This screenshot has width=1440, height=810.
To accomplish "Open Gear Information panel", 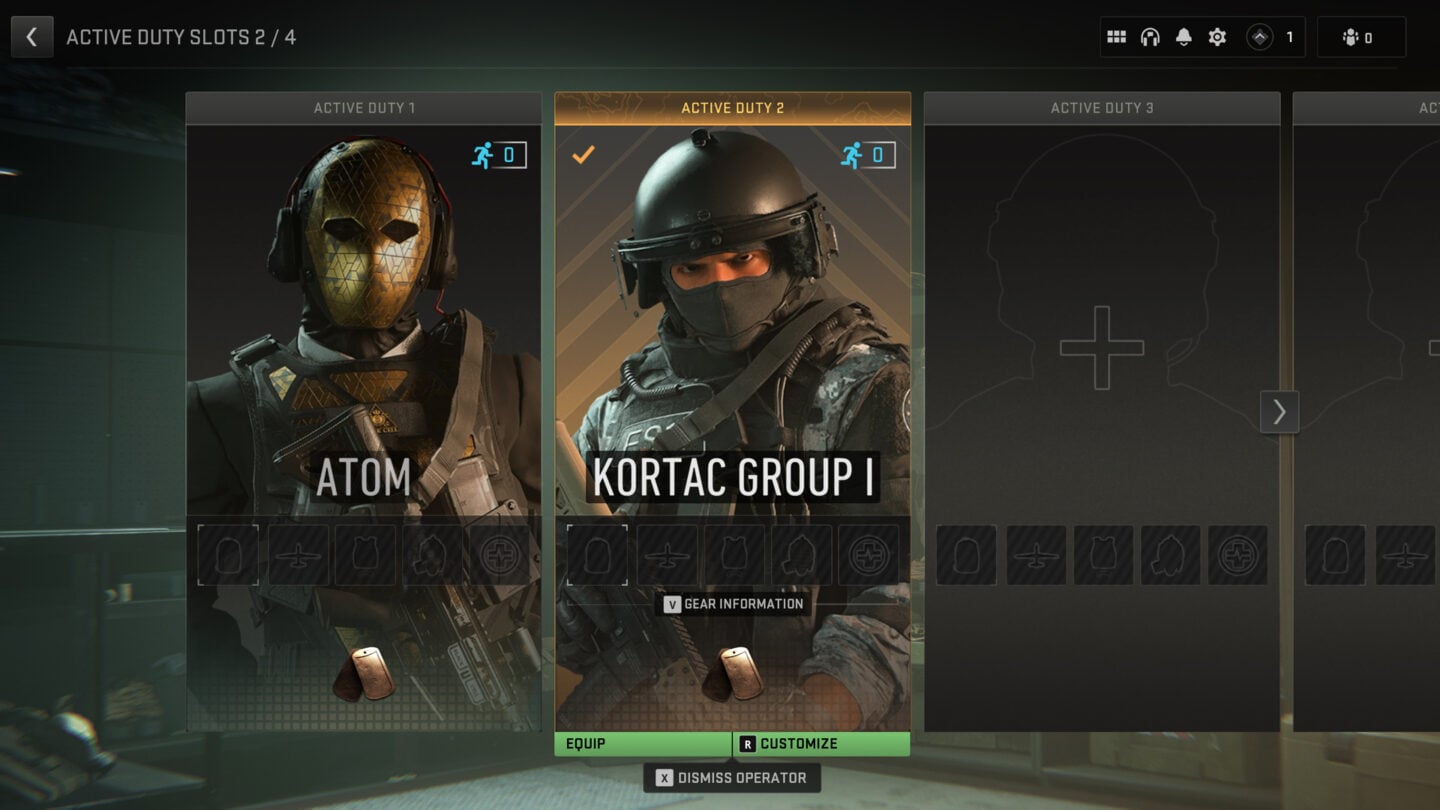I will (x=731, y=604).
